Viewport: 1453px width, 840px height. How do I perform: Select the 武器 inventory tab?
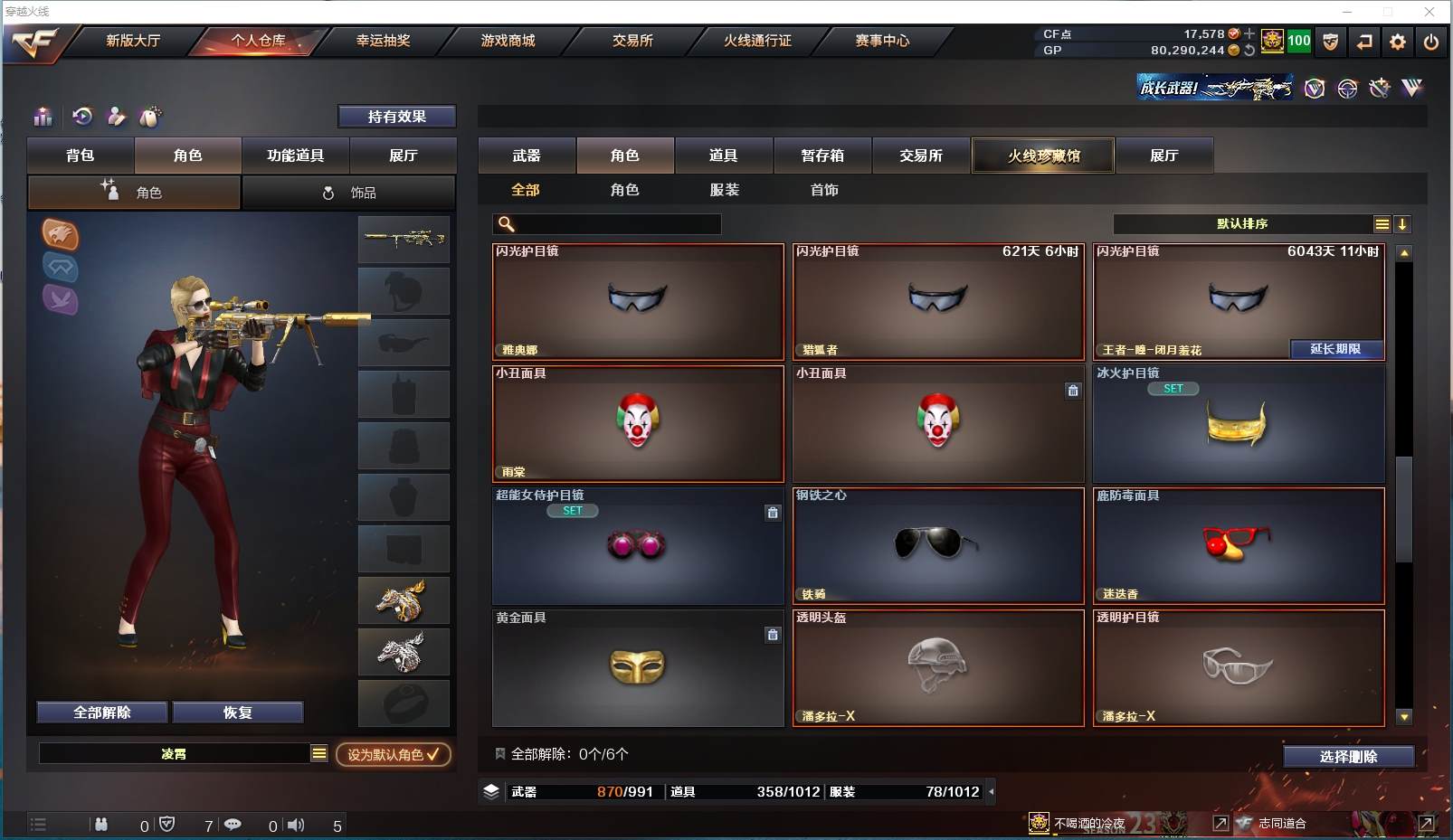pos(527,156)
